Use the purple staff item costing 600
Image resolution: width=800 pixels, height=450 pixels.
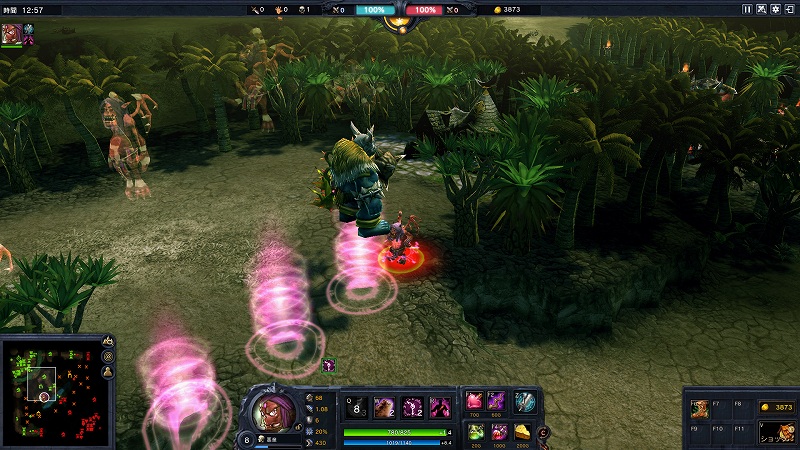coord(497,401)
